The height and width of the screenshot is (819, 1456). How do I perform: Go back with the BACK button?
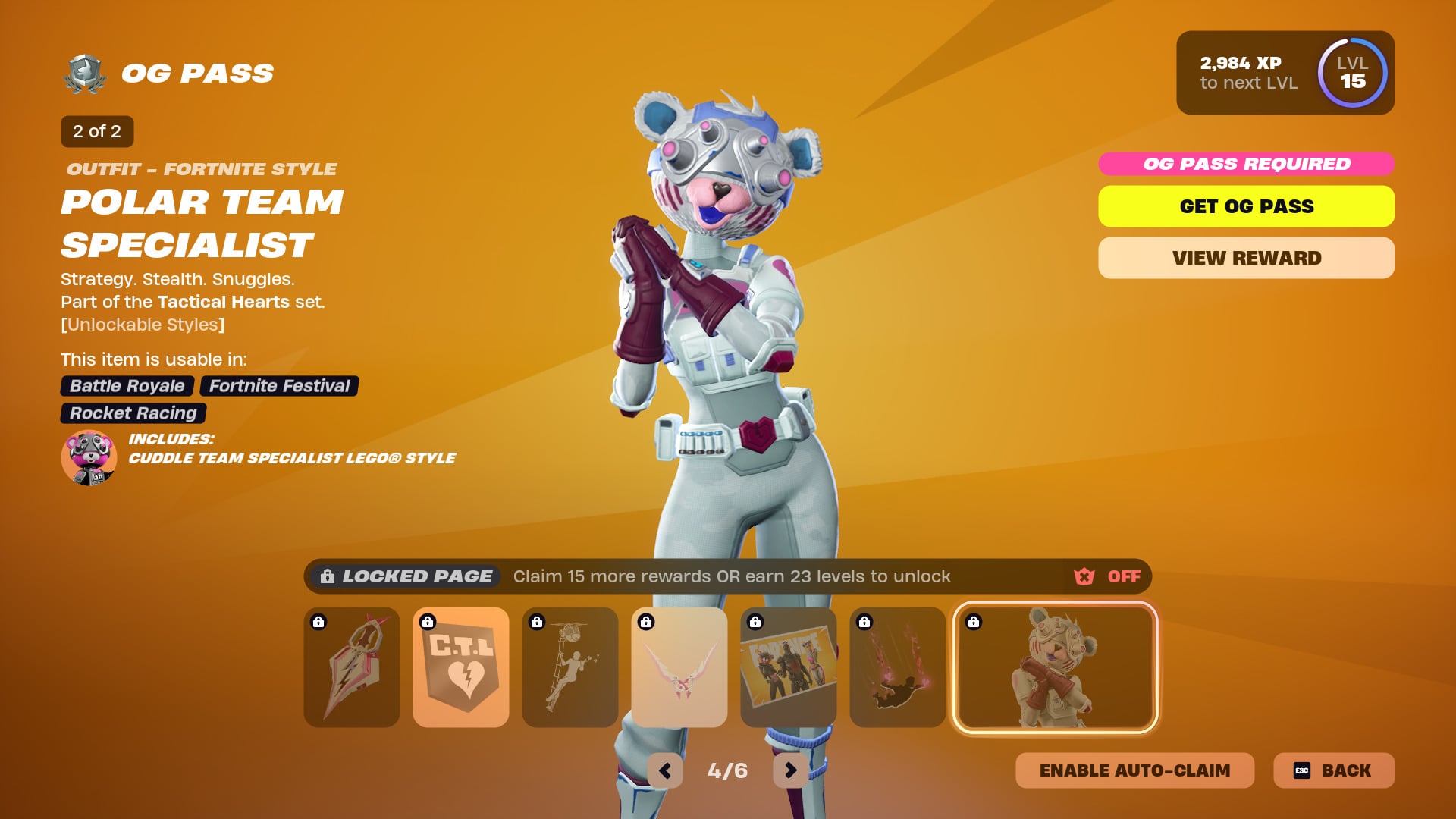coord(1334,770)
